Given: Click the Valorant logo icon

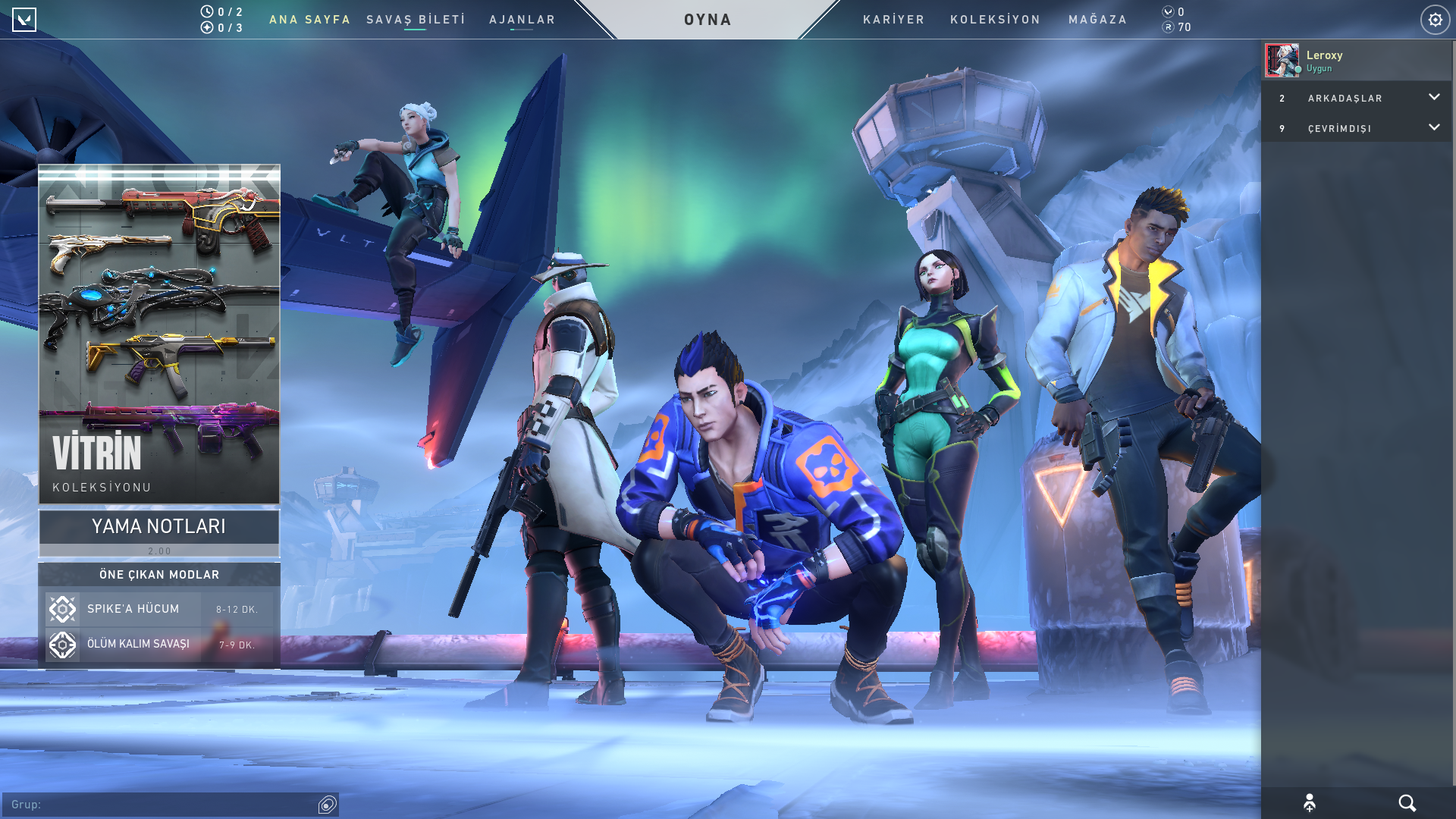Looking at the screenshot, I should (x=24, y=20).
